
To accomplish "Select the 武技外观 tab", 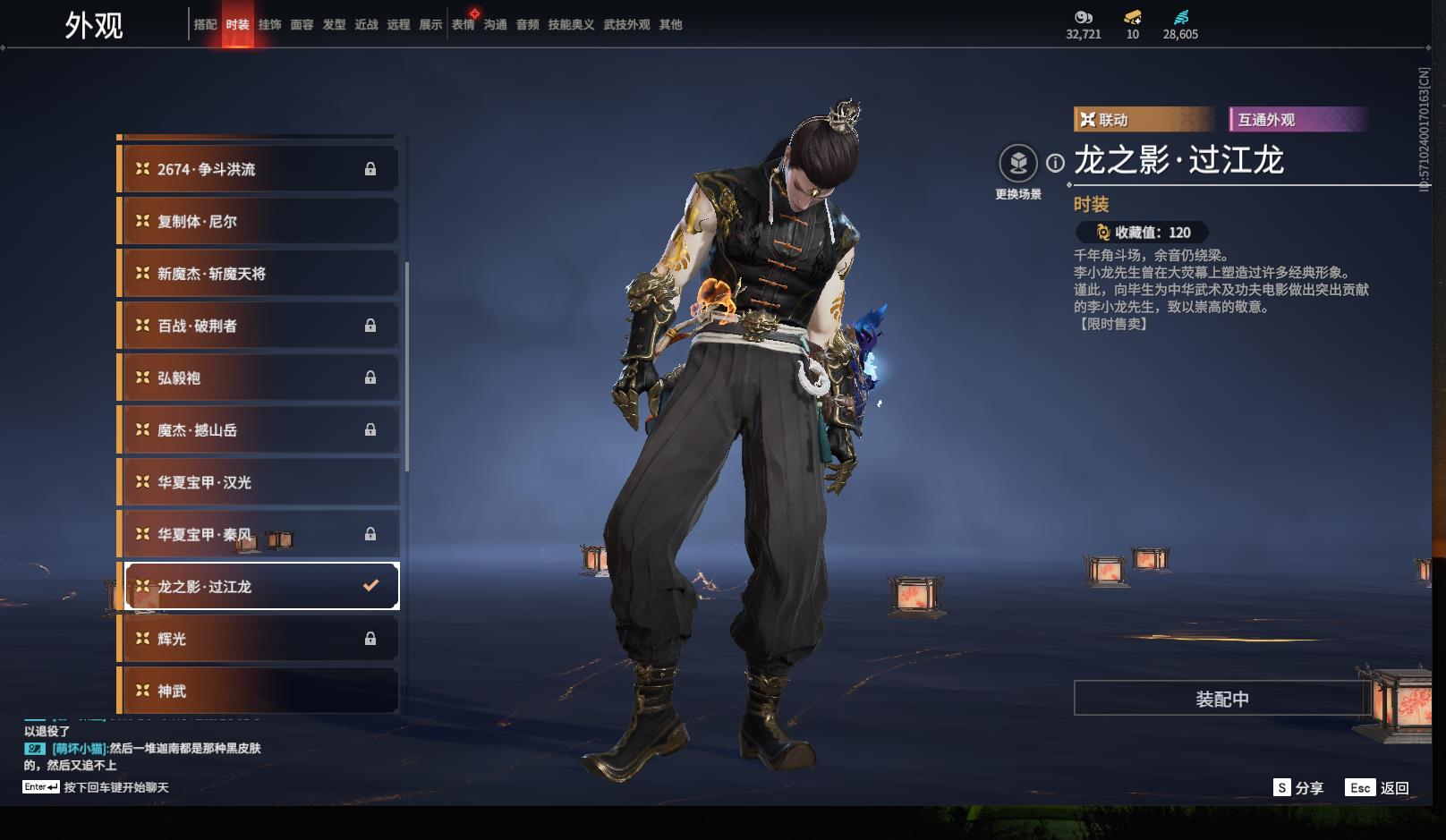I will [626, 25].
